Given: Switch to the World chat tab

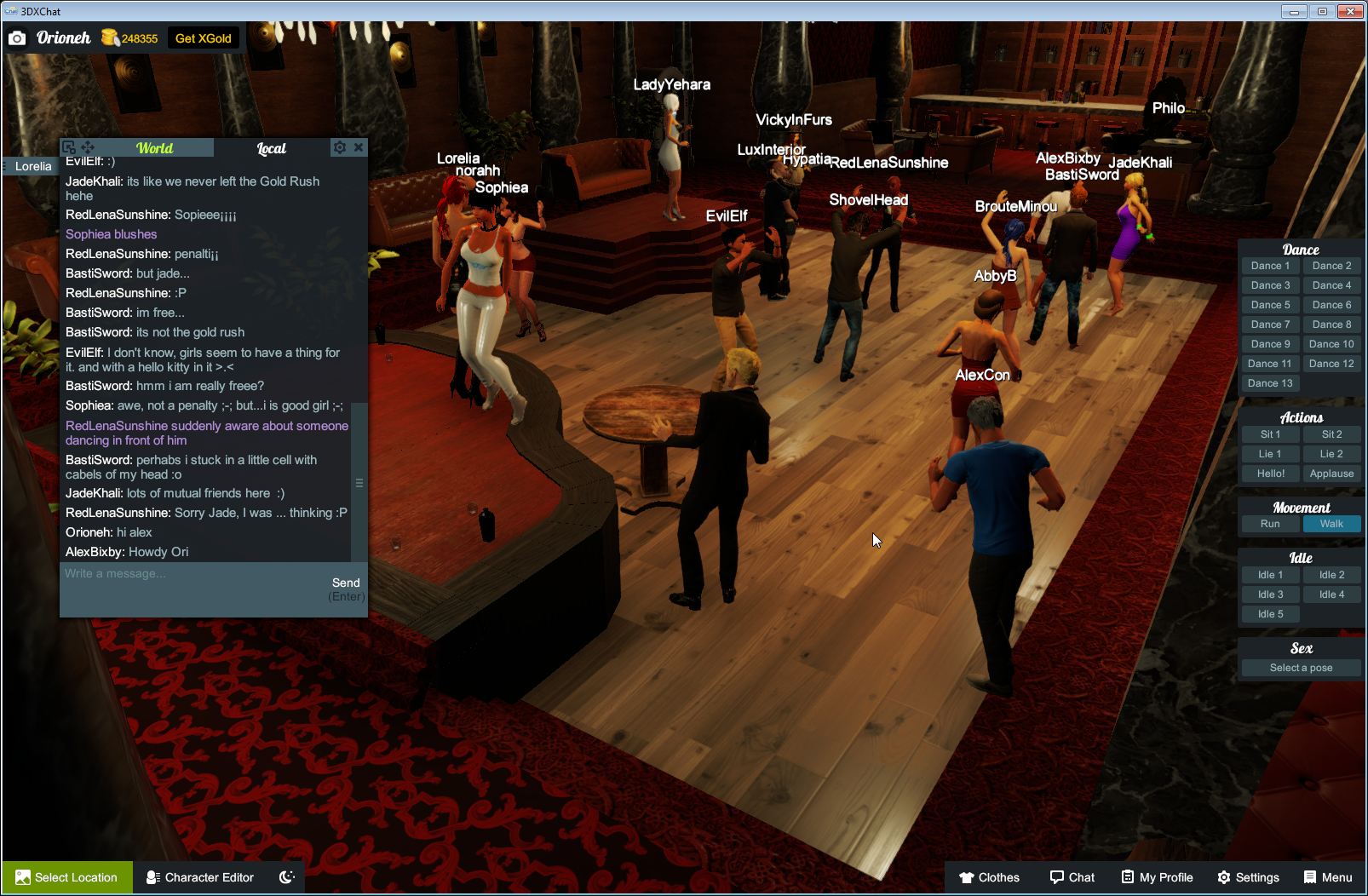Looking at the screenshot, I should pos(156,147).
